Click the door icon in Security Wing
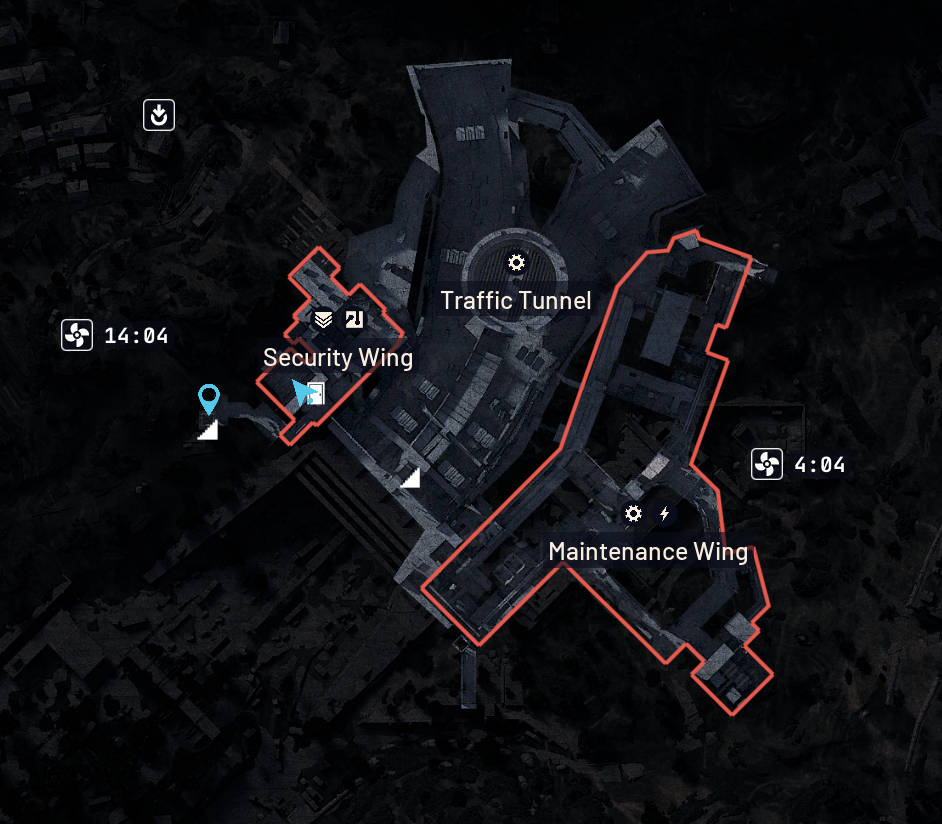 (x=318, y=393)
